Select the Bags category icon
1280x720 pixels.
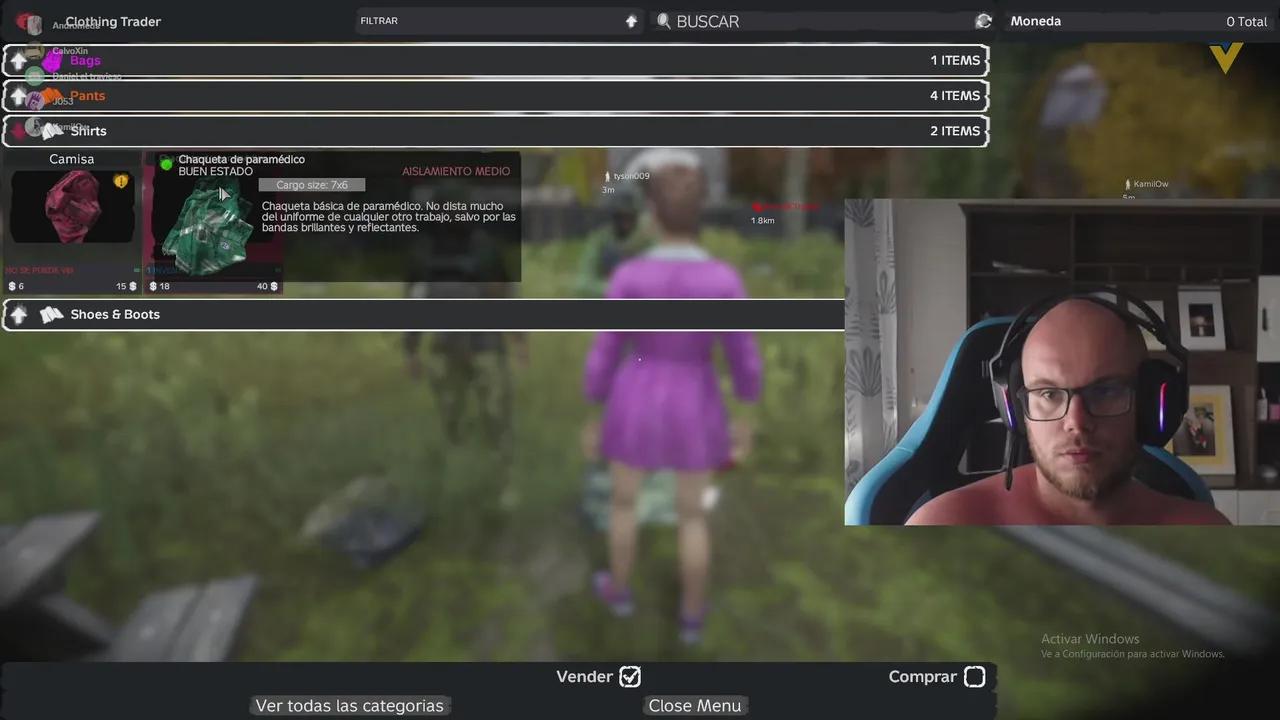(x=51, y=60)
